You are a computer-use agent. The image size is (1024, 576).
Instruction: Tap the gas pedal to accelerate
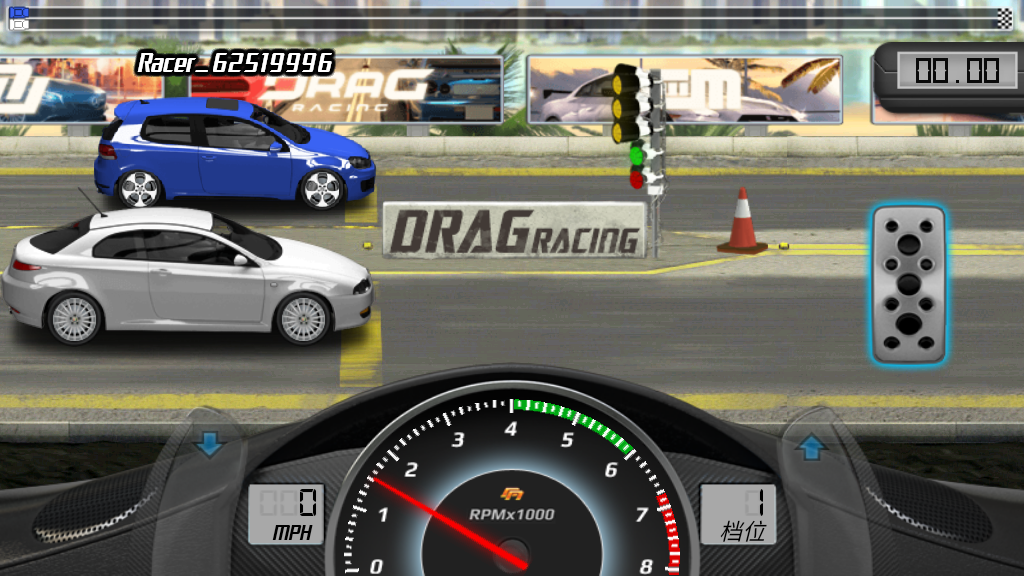click(908, 284)
